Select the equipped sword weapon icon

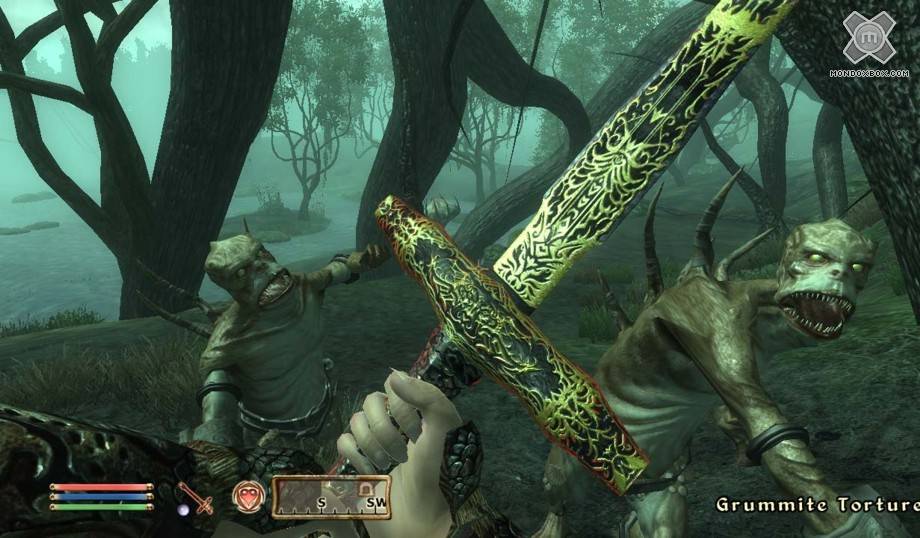coord(196,497)
